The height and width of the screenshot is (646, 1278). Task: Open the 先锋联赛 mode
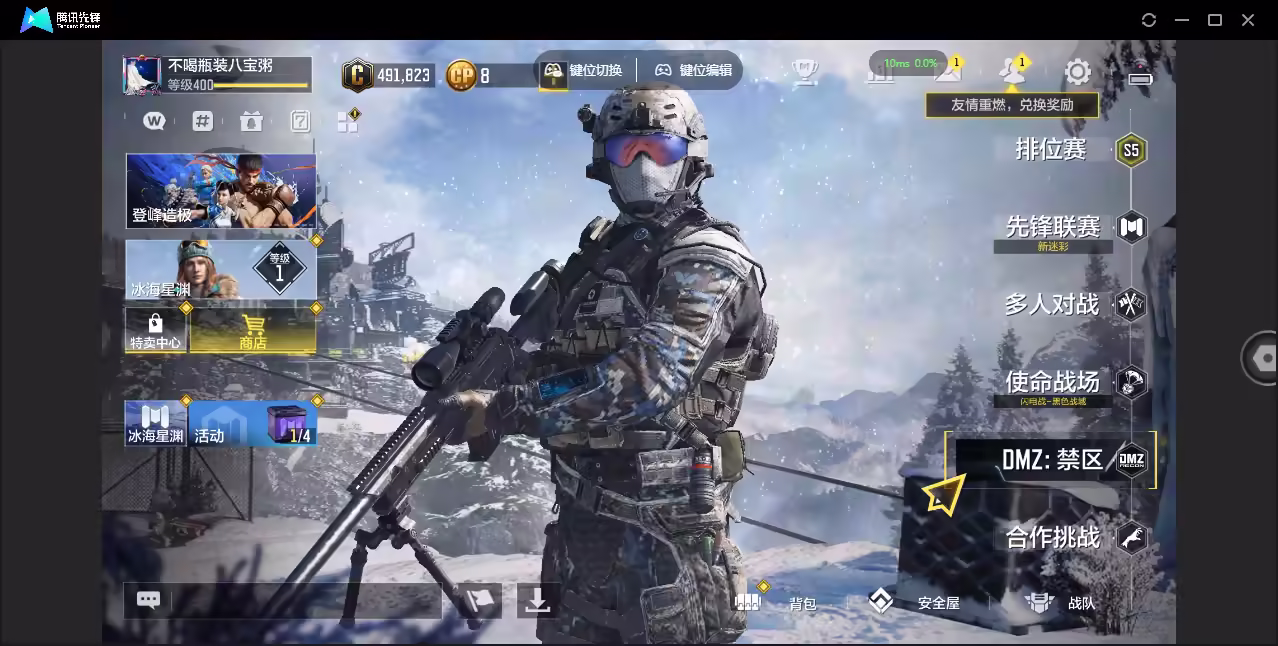1053,227
